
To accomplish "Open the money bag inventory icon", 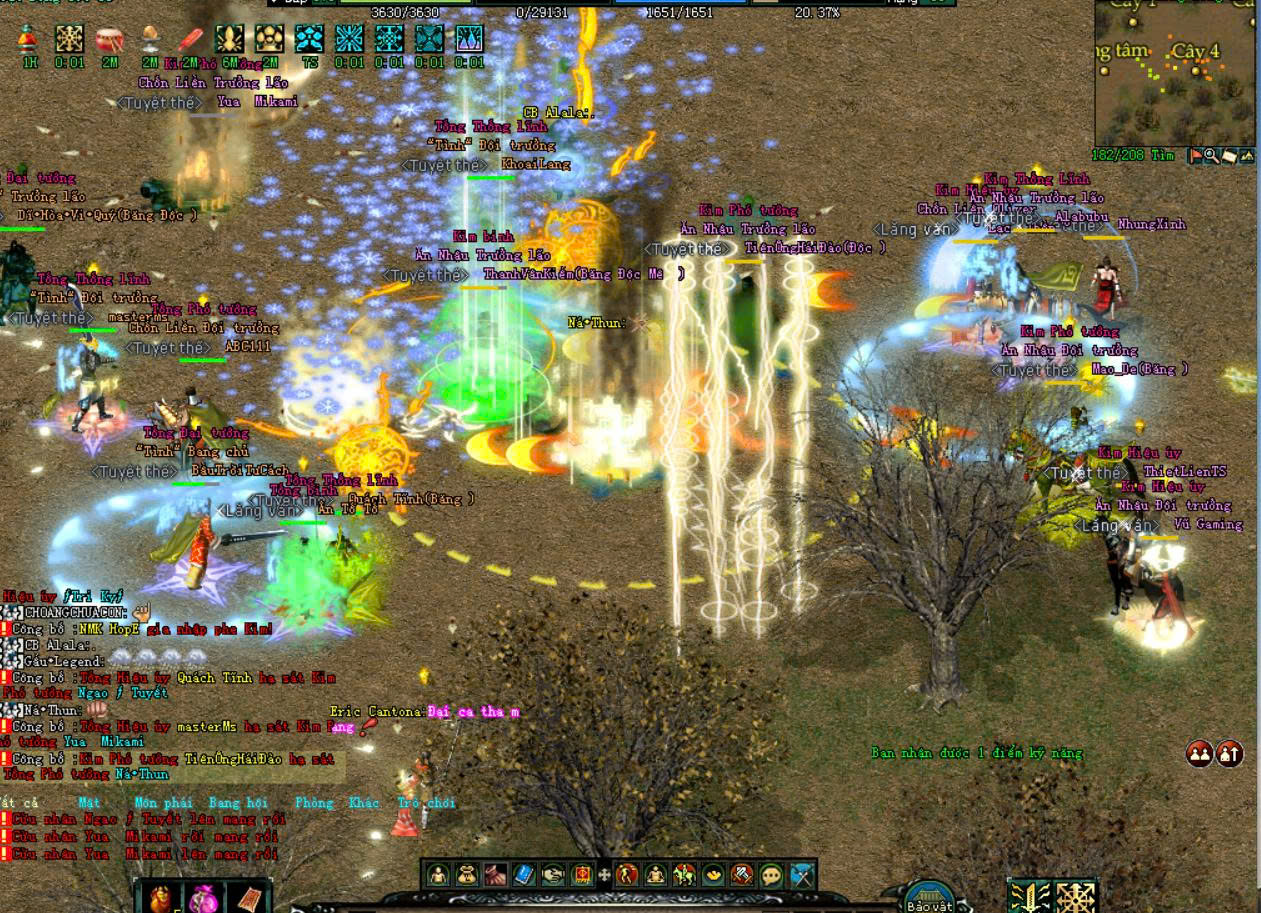I will (467, 875).
